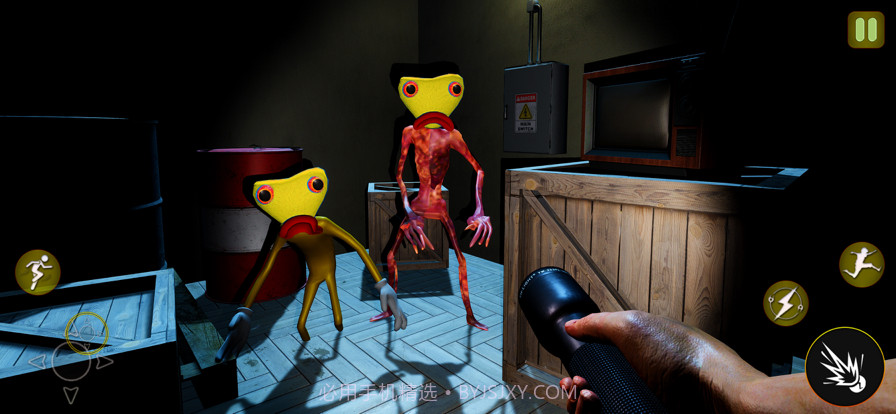Hit the explosion impact attack button
The height and width of the screenshot is (414, 896).
844,367
